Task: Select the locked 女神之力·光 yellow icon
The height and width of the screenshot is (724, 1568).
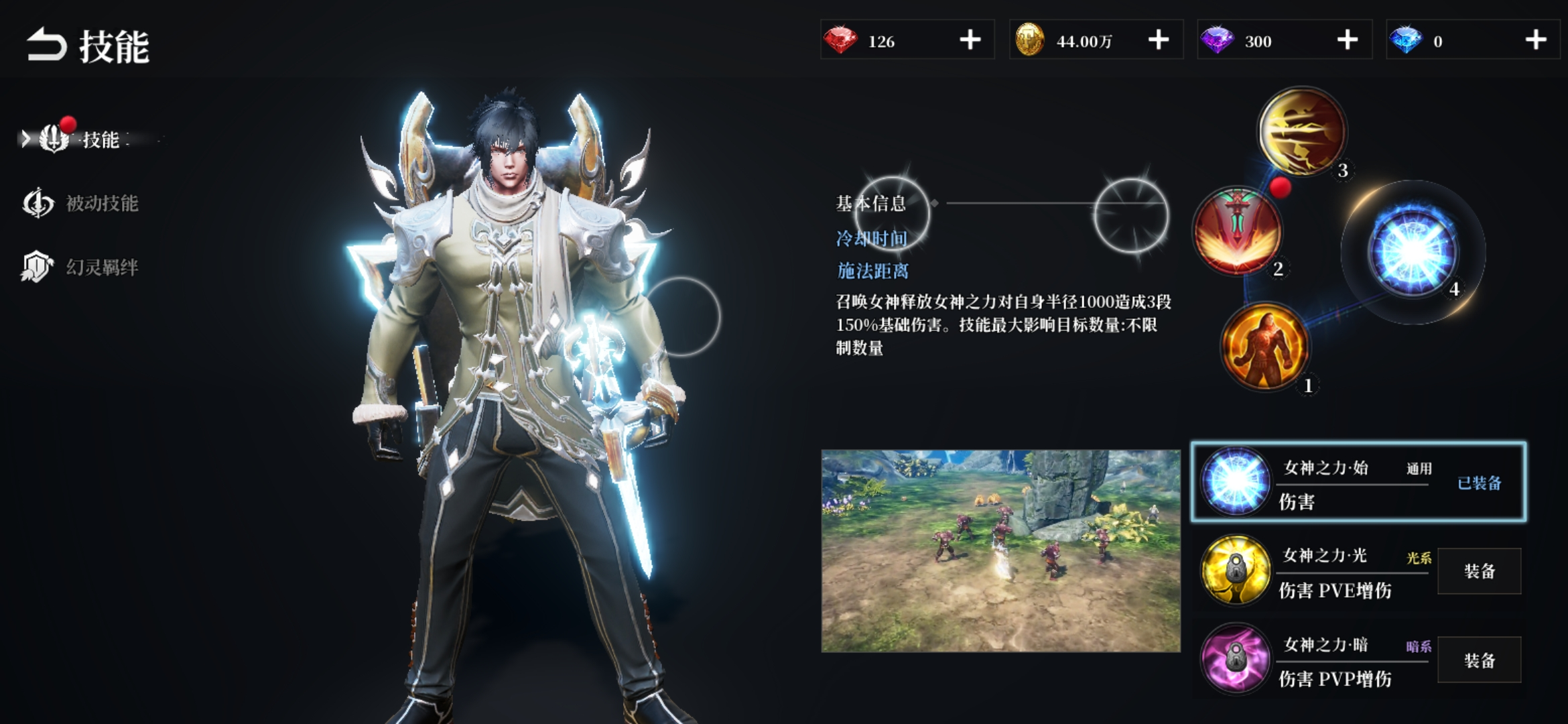Action: click(x=1236, y=570)
